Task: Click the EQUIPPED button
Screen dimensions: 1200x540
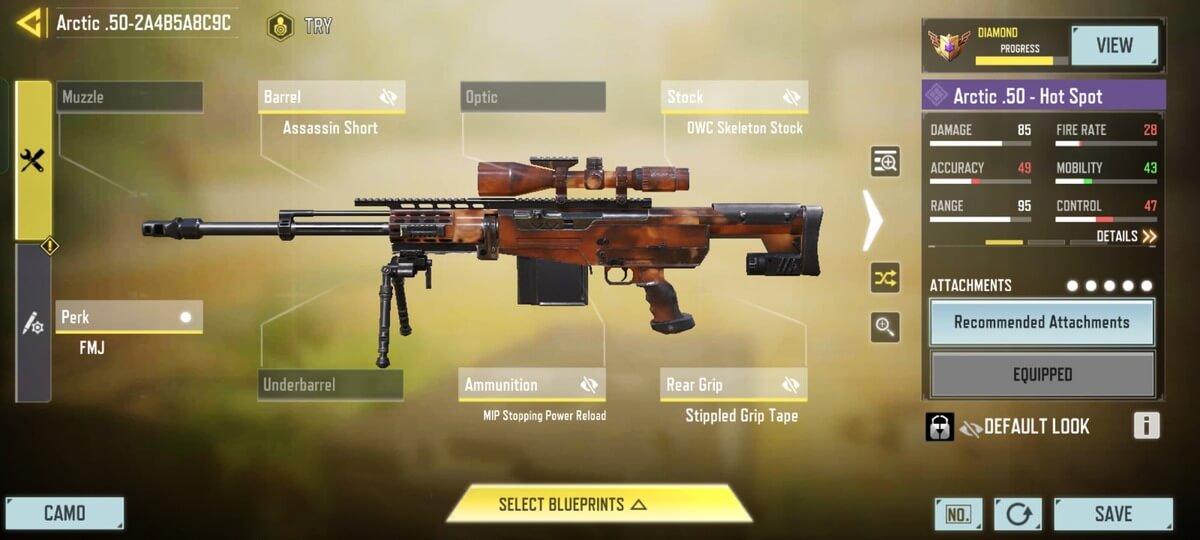Action: click(x=1042, y=375)
